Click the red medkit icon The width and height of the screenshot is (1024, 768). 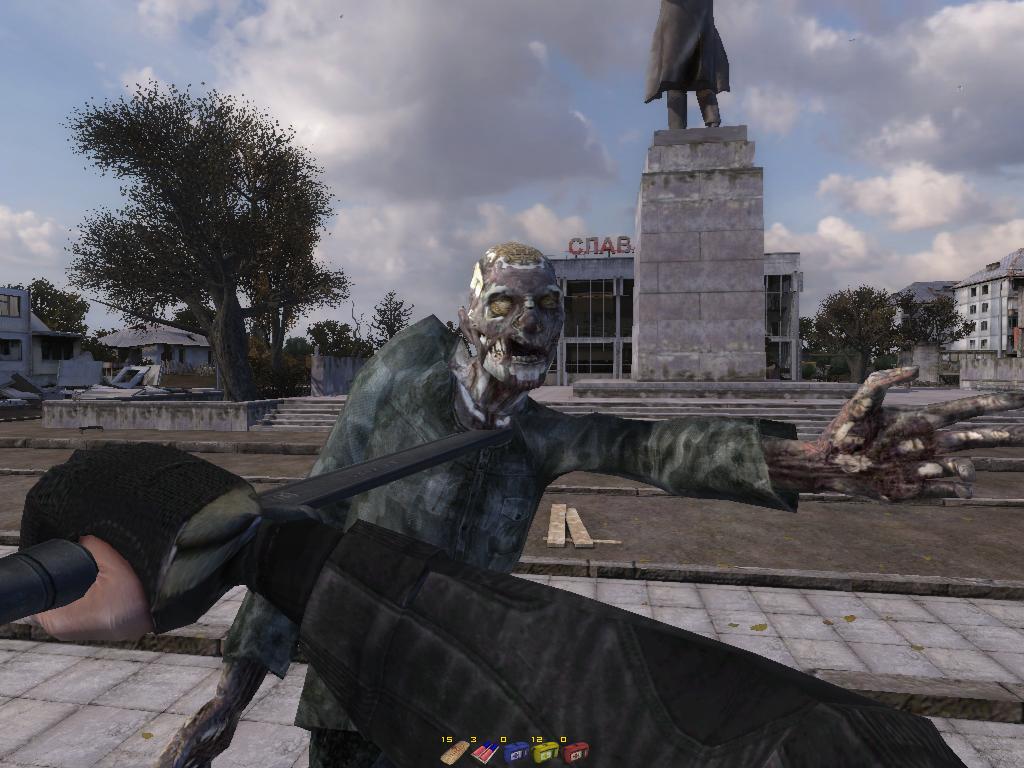click(x=575, y=753)
